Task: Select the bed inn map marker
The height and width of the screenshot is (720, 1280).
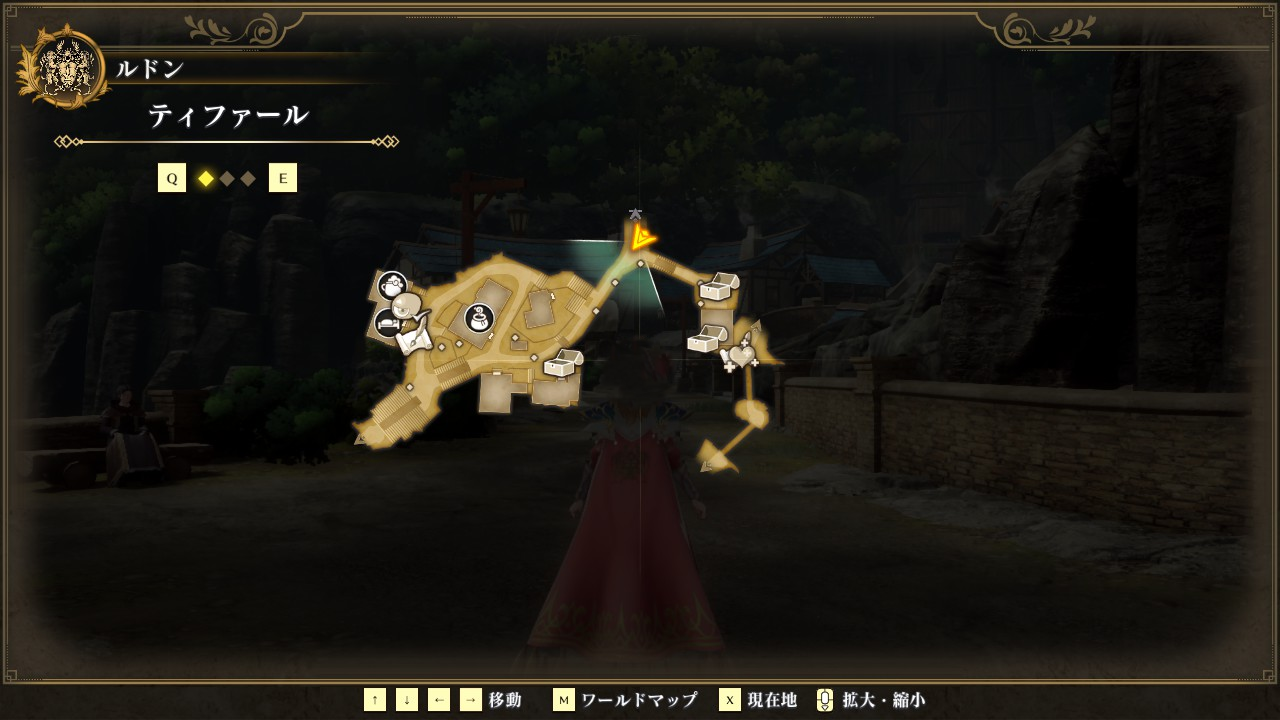Action: (x=388, y=322)
